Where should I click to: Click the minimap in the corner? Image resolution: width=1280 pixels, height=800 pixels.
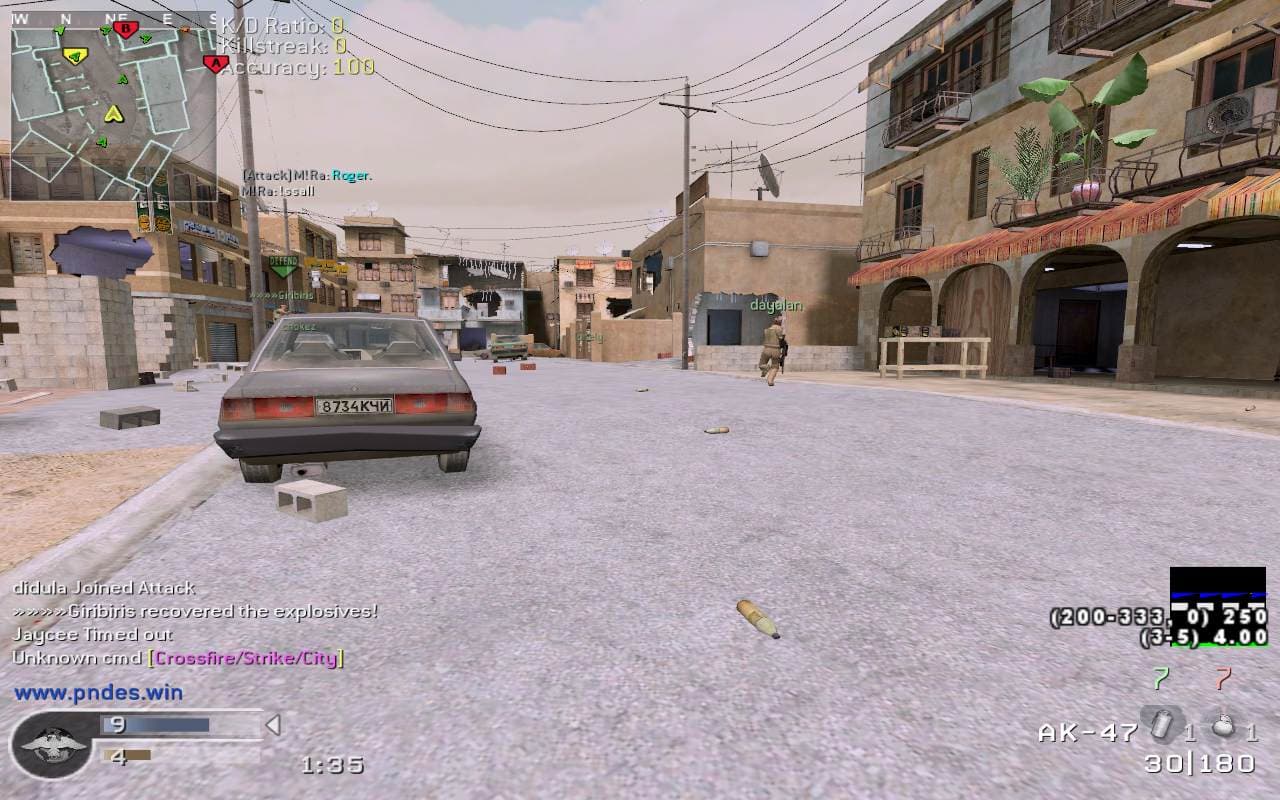click(x=113, y=106)
